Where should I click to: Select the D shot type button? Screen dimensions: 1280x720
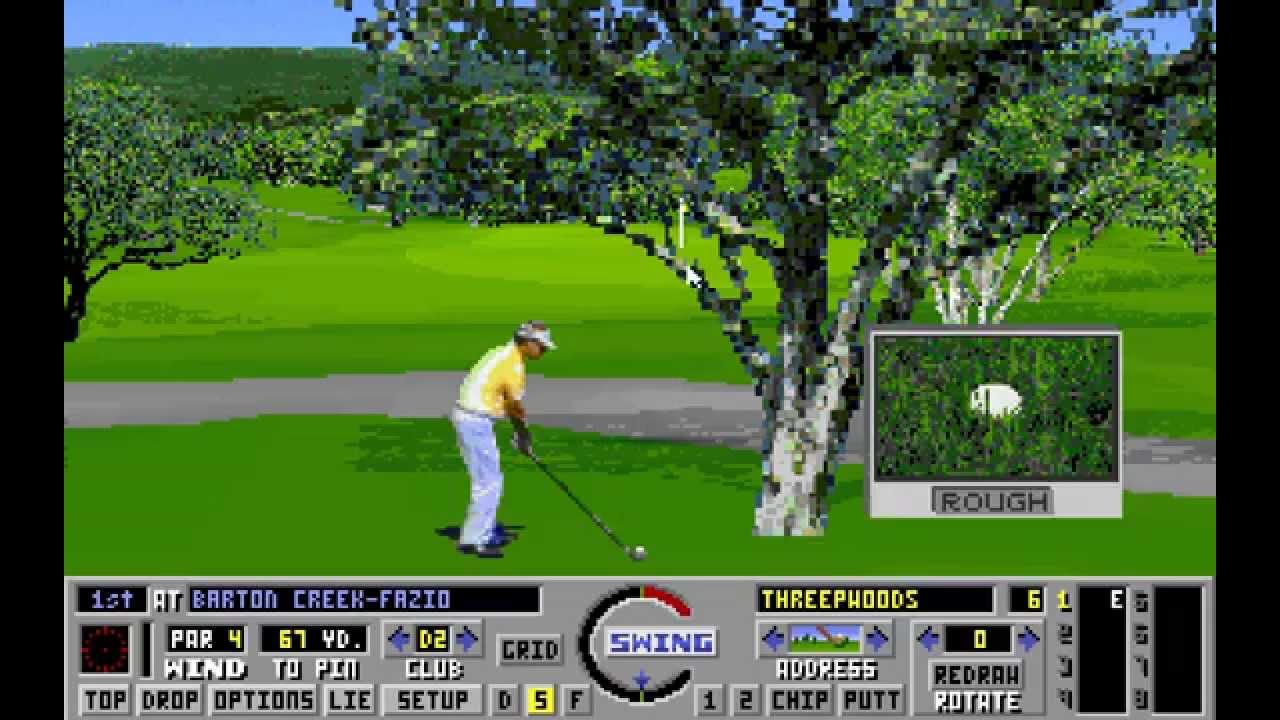(505, 700)
